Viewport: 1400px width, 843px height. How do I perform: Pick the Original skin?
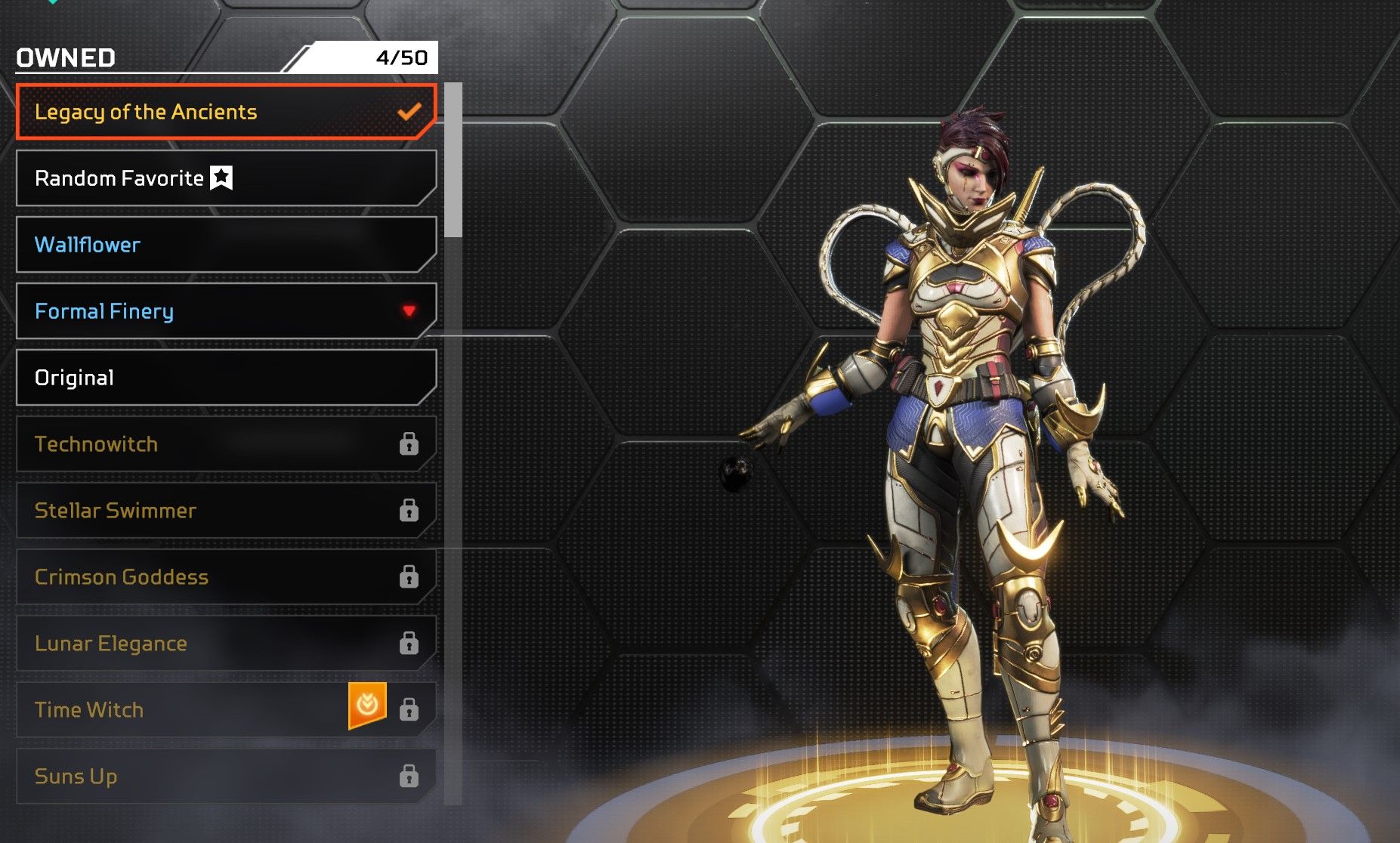225,378
